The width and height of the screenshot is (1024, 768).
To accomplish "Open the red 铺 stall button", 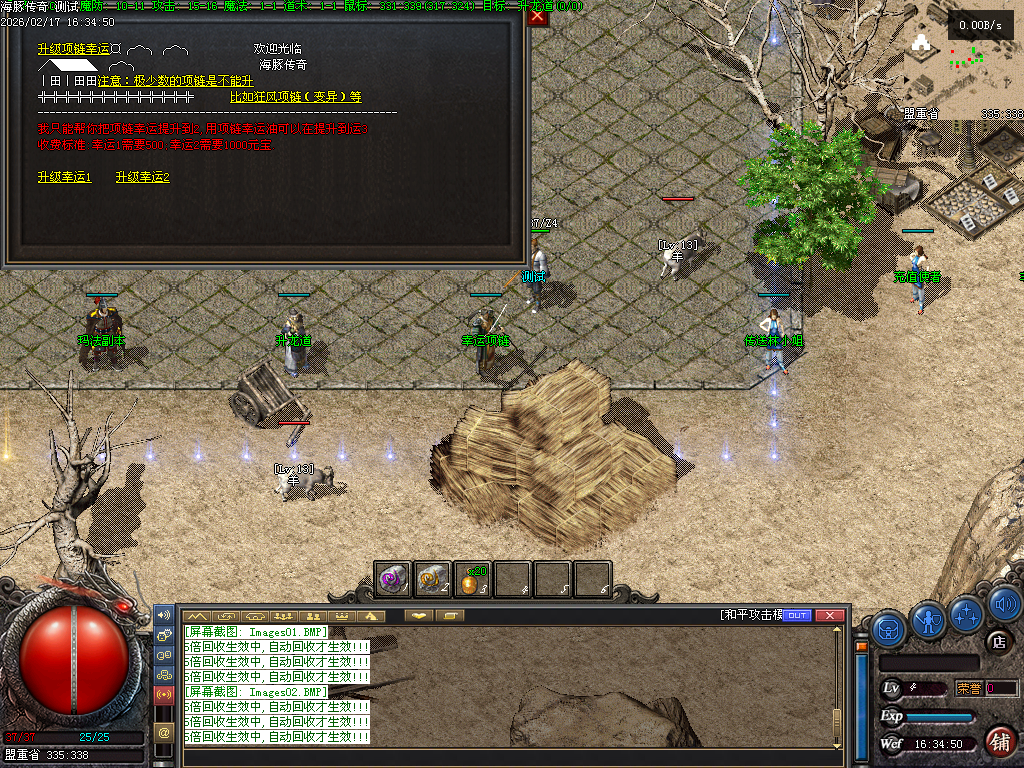I will pos(999,742).
